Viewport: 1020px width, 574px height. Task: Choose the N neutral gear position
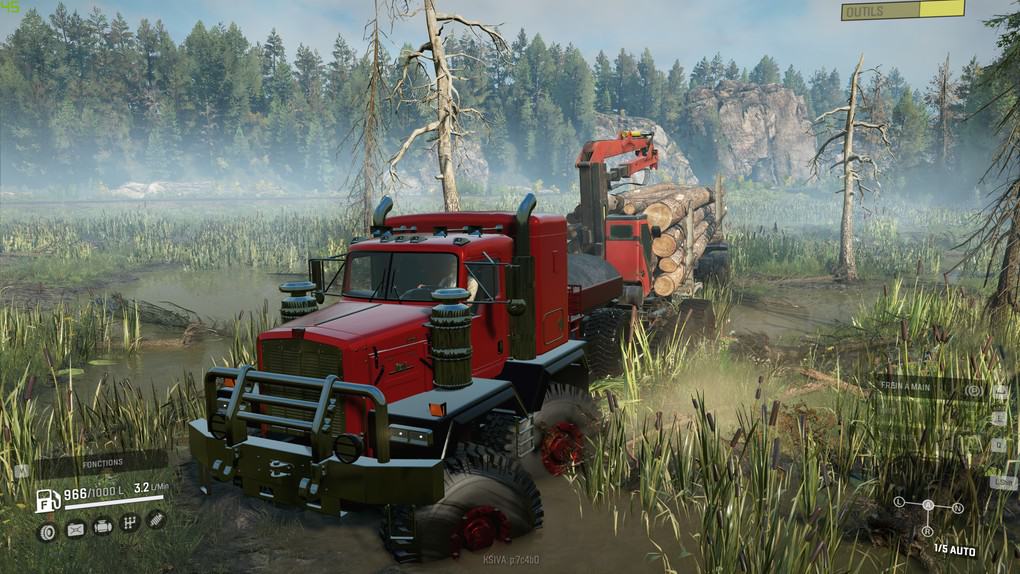click(958, 508)
